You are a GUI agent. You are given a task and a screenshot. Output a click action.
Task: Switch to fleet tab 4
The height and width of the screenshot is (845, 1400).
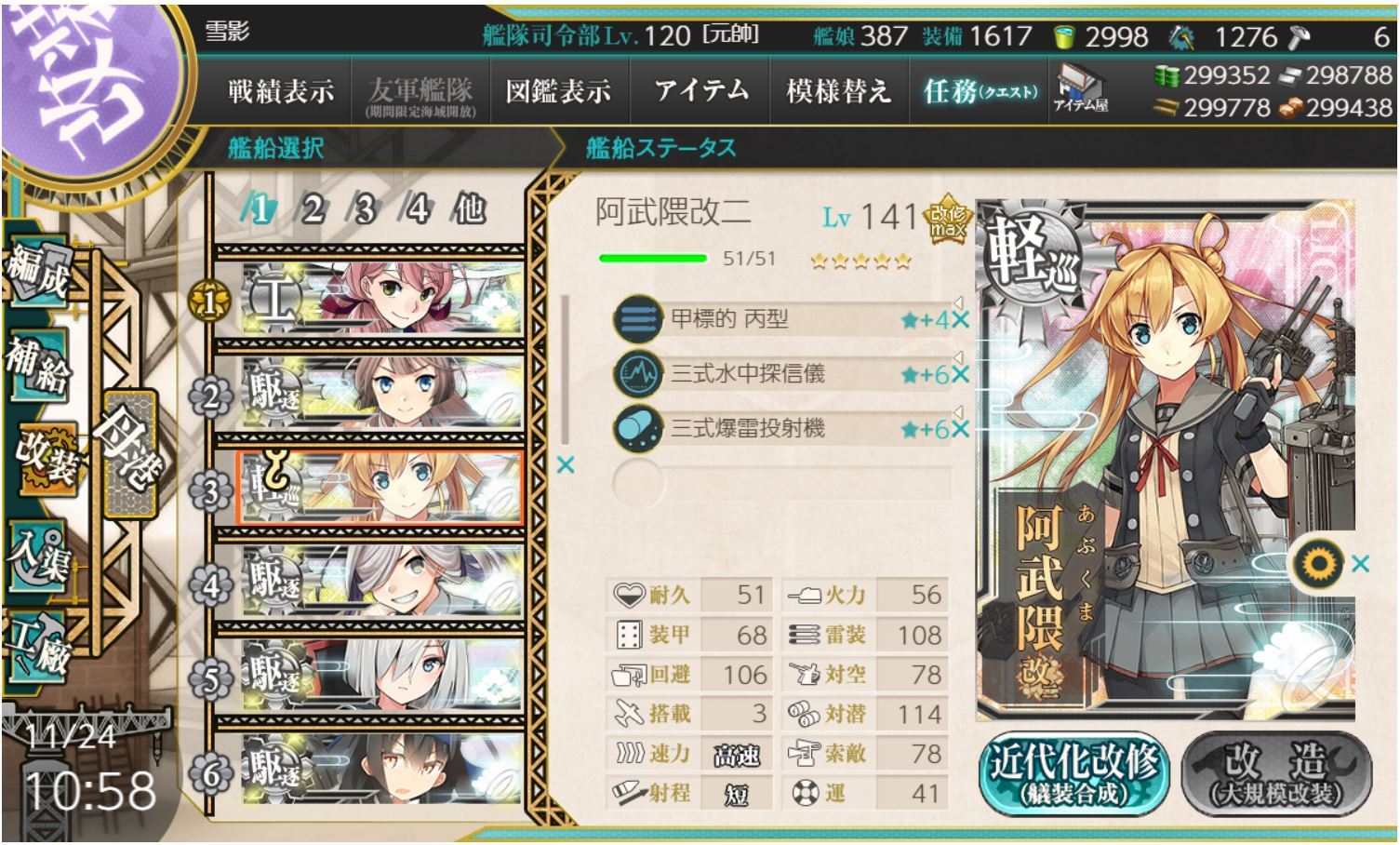pyautogui.click(x=416, y=209)
